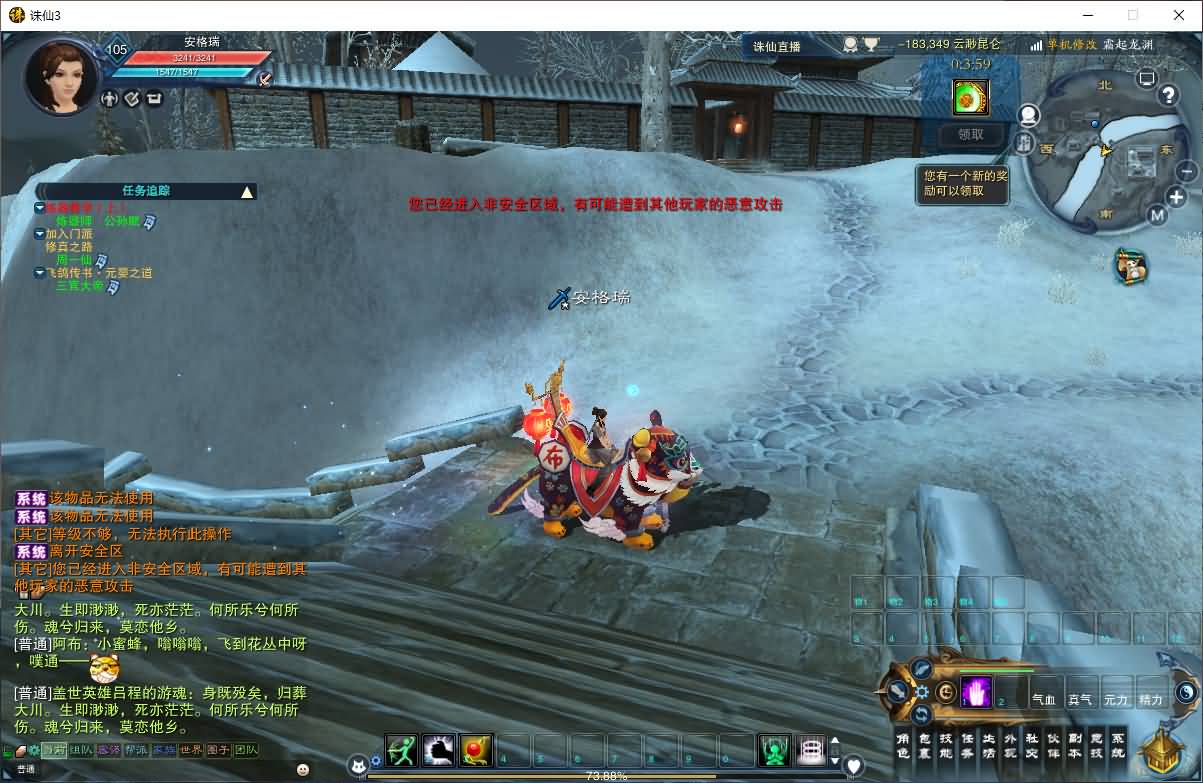
Task: Use the green archer skill on hotbar
Action: (x=402, y=749)
